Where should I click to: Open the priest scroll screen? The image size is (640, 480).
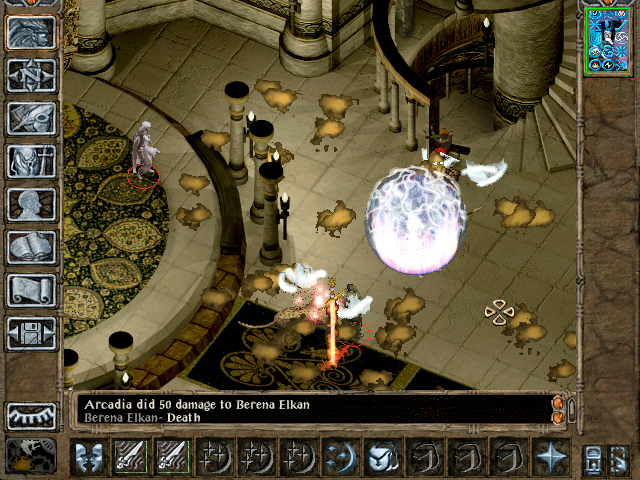pyautogui.click(x=31, y=290)
